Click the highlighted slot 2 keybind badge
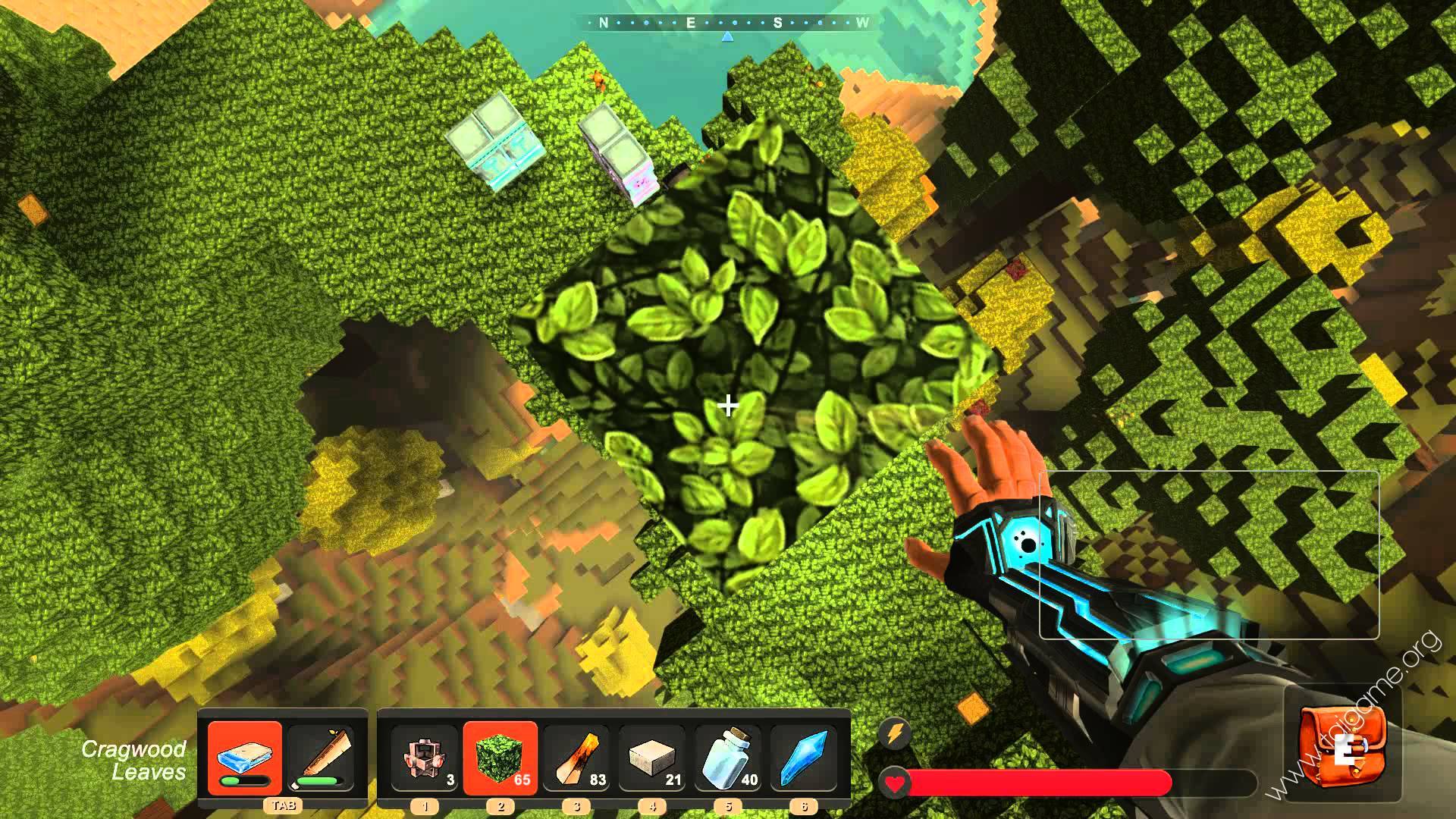Viewport: 1456px width, 819px height. pyautogui.click(x=500, y=806)
